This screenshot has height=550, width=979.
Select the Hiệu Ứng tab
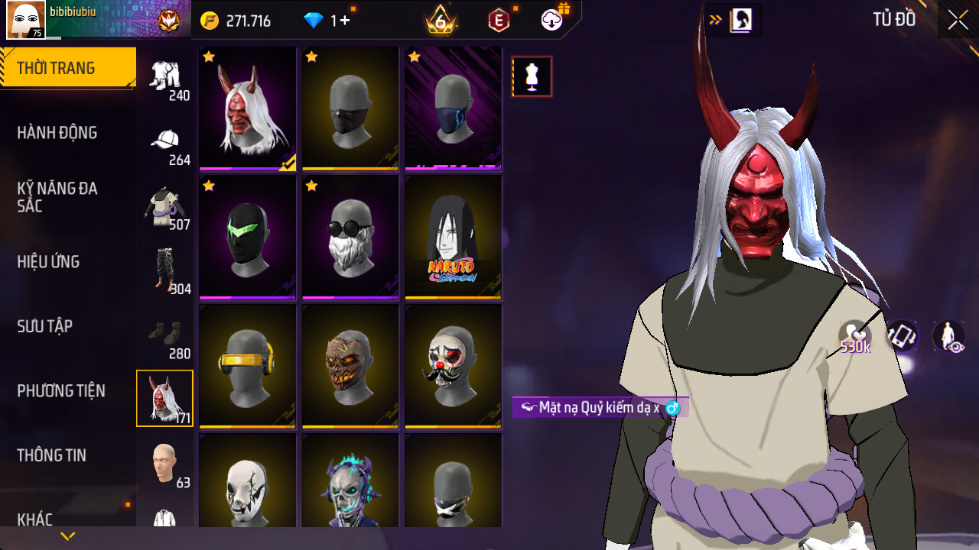50,262
